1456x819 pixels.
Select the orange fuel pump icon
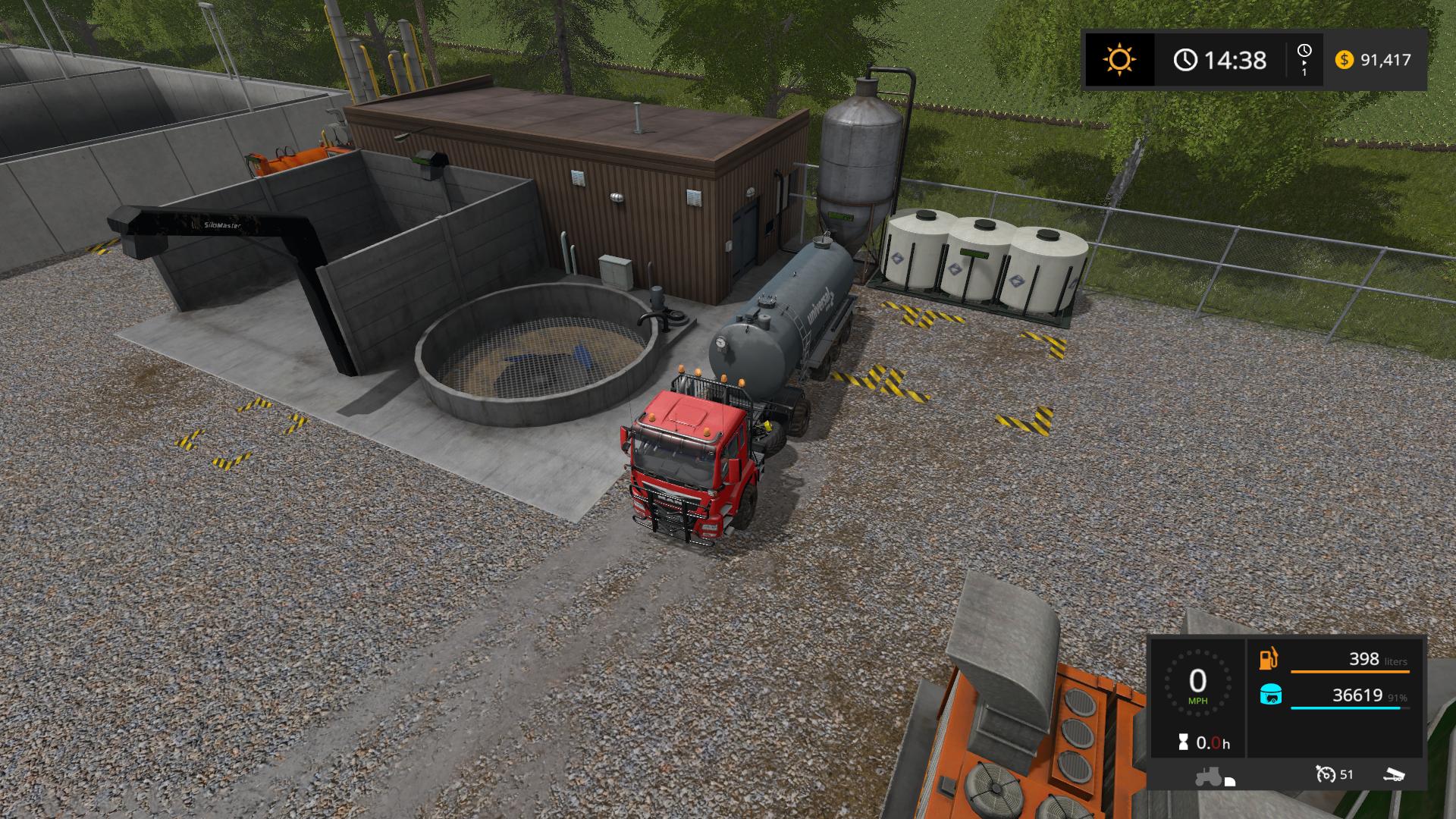tap(1269, 659)
